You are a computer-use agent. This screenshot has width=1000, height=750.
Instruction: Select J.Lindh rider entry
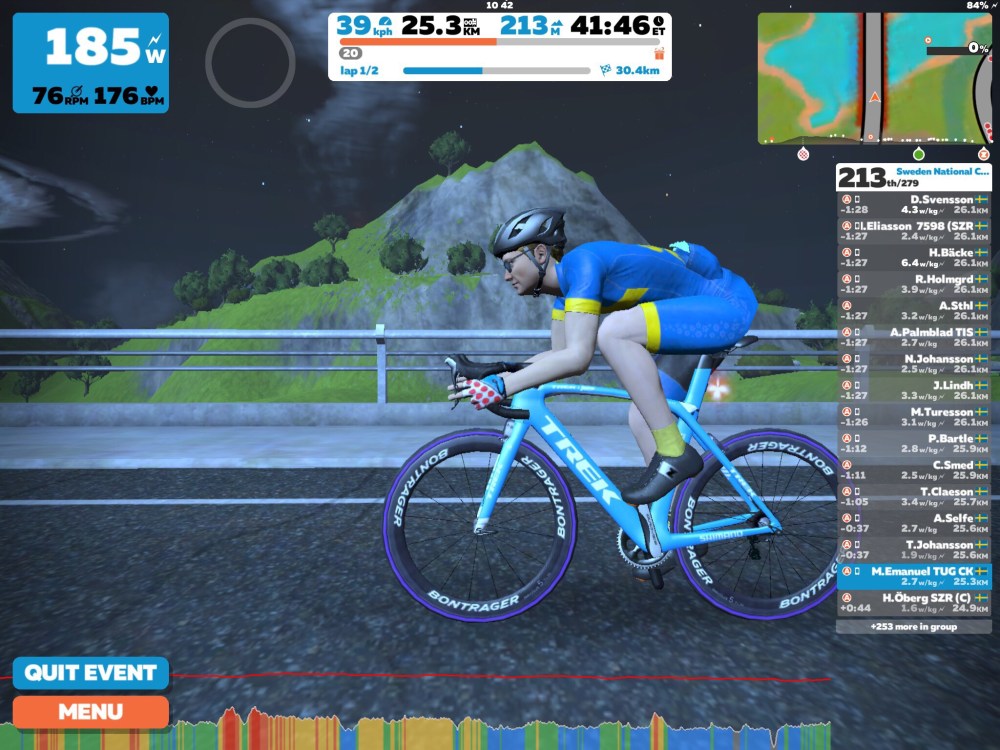913,390
